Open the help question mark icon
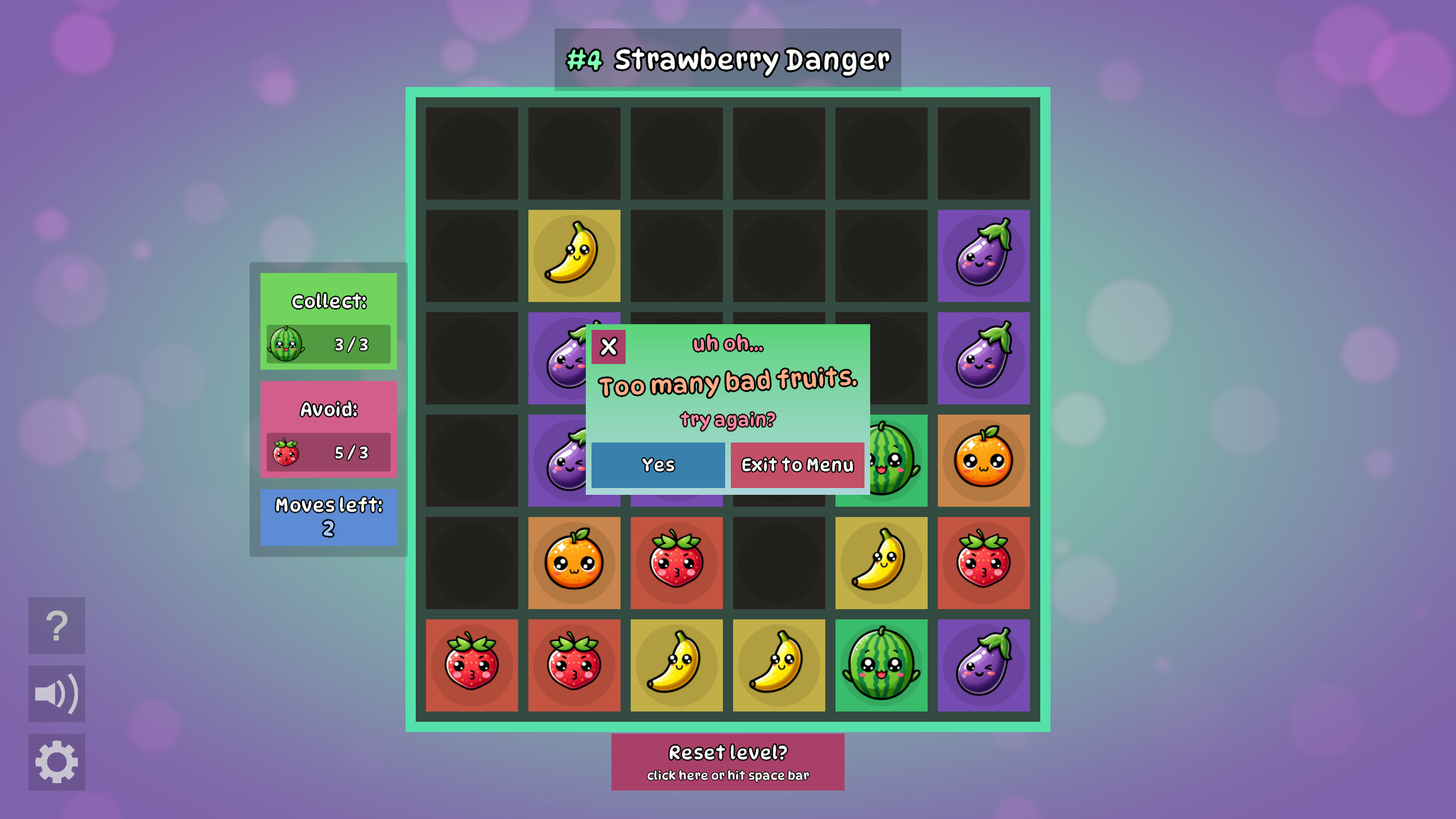 56,625
